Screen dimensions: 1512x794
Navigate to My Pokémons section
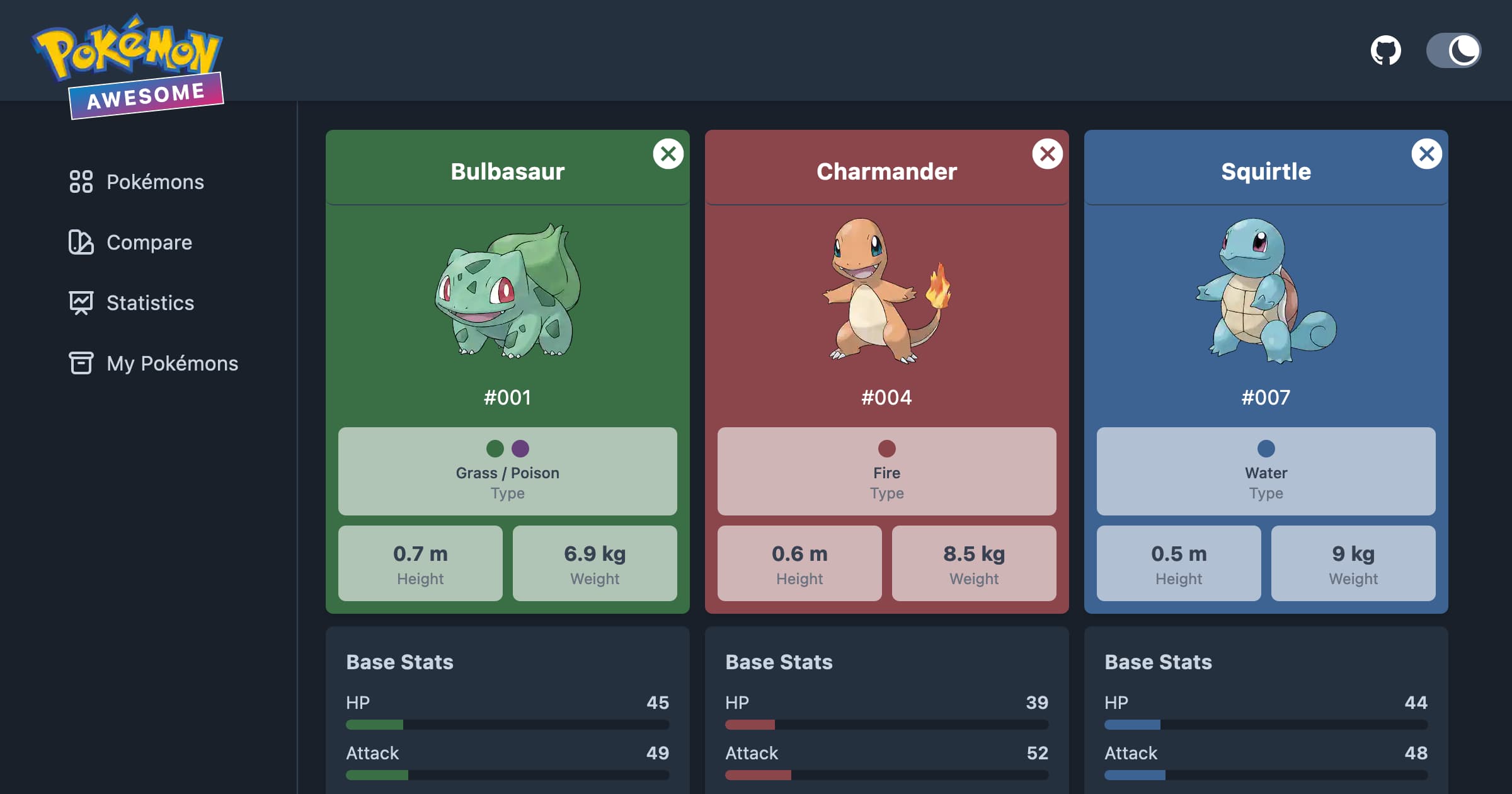[171, 364]
